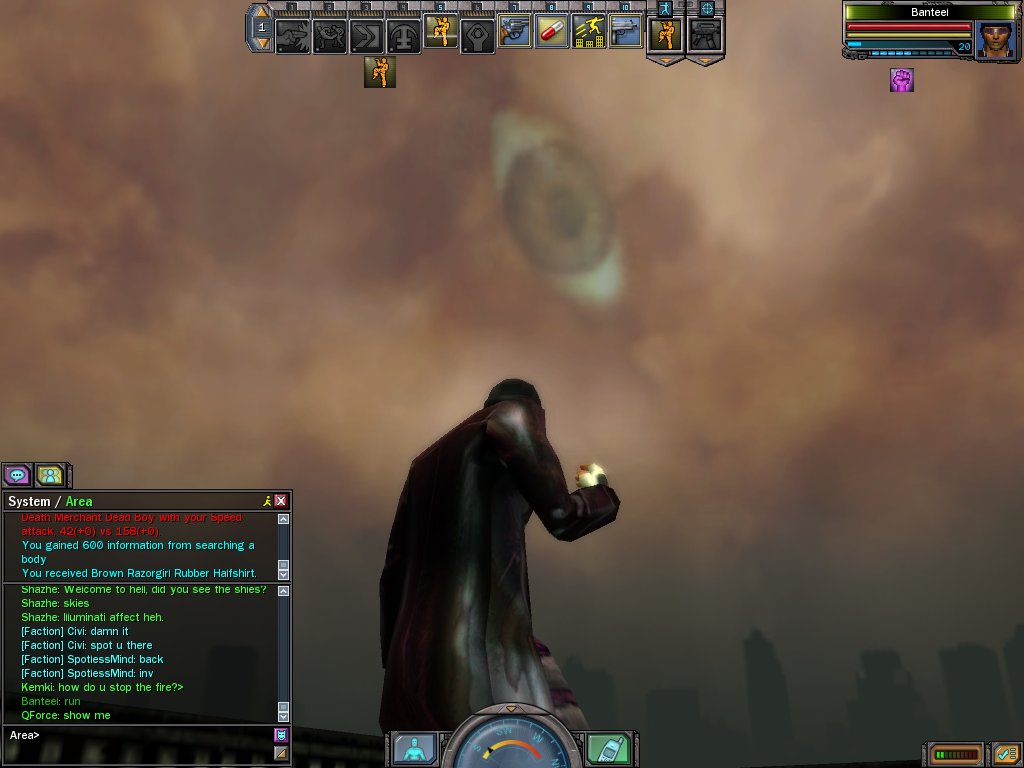Use the red-and-white pill item
The width and height of the screenshot is (1024, 768).
click(x=551, y=33)
